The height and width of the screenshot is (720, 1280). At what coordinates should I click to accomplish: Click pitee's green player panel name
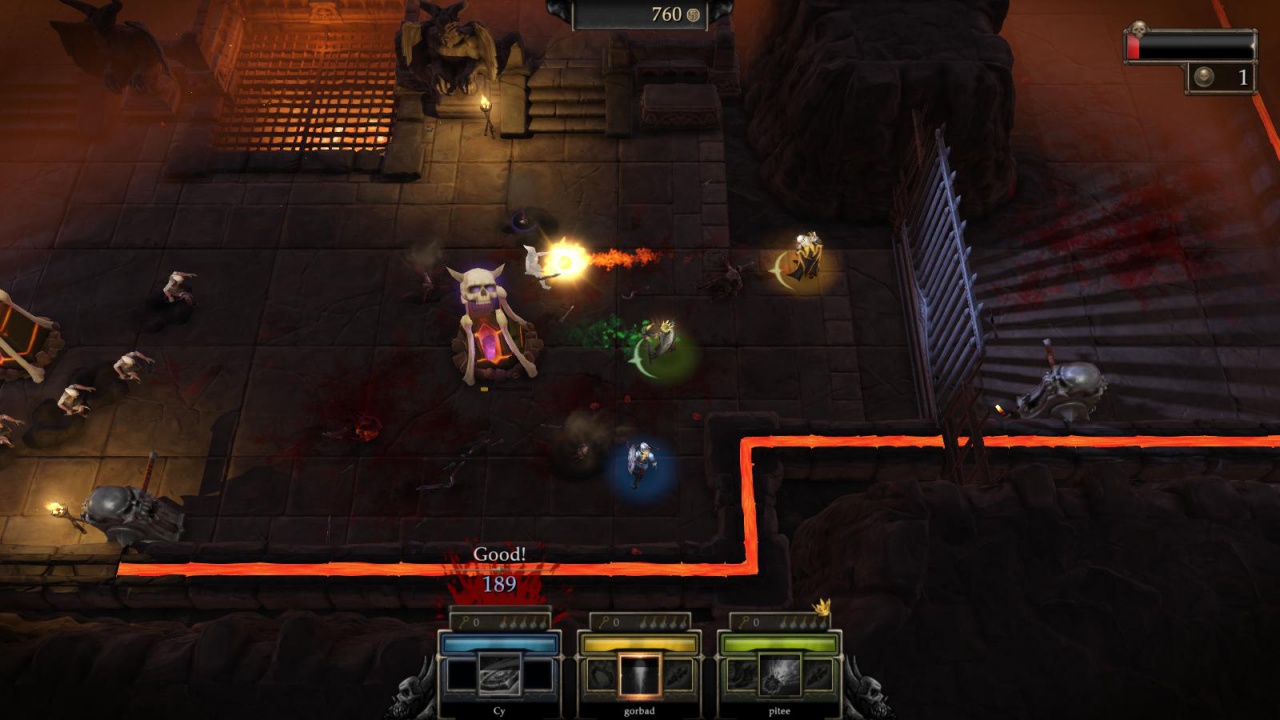(779, 710)
